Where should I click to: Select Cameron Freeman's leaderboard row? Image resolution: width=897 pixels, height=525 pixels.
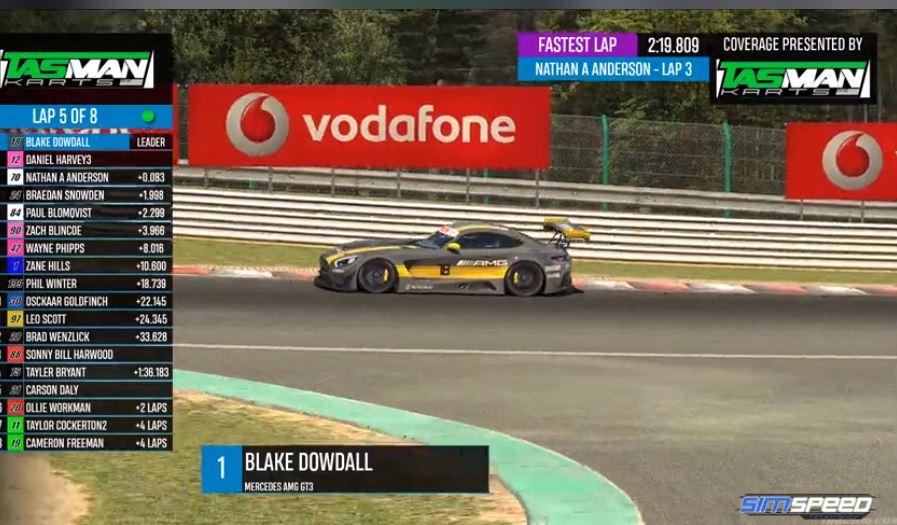pyautogui.click(x=88, y=443)
